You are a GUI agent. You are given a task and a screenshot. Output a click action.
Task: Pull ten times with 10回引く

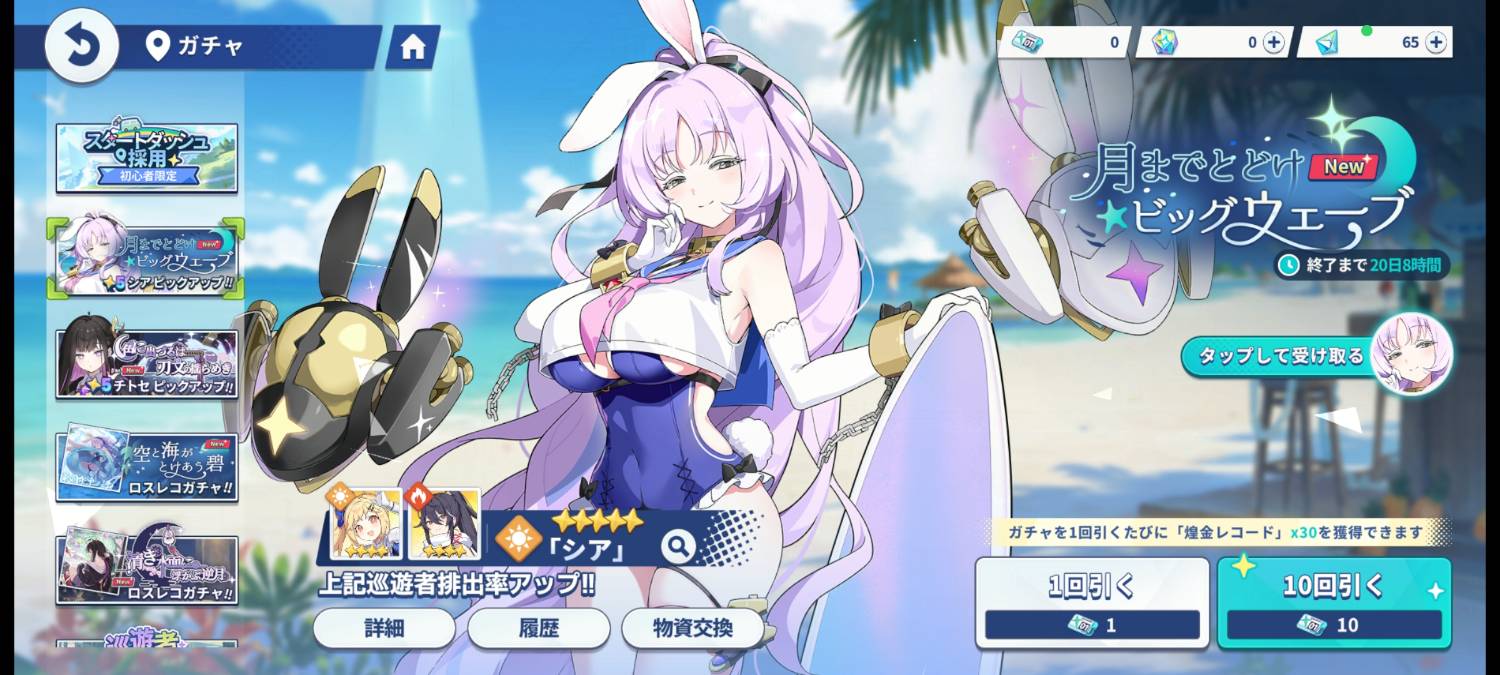[1334, 602]
